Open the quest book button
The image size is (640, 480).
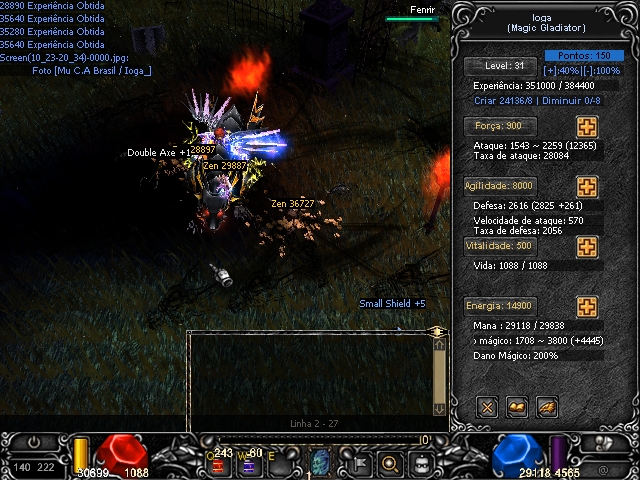pyautogui.click(x=517, y=406)
